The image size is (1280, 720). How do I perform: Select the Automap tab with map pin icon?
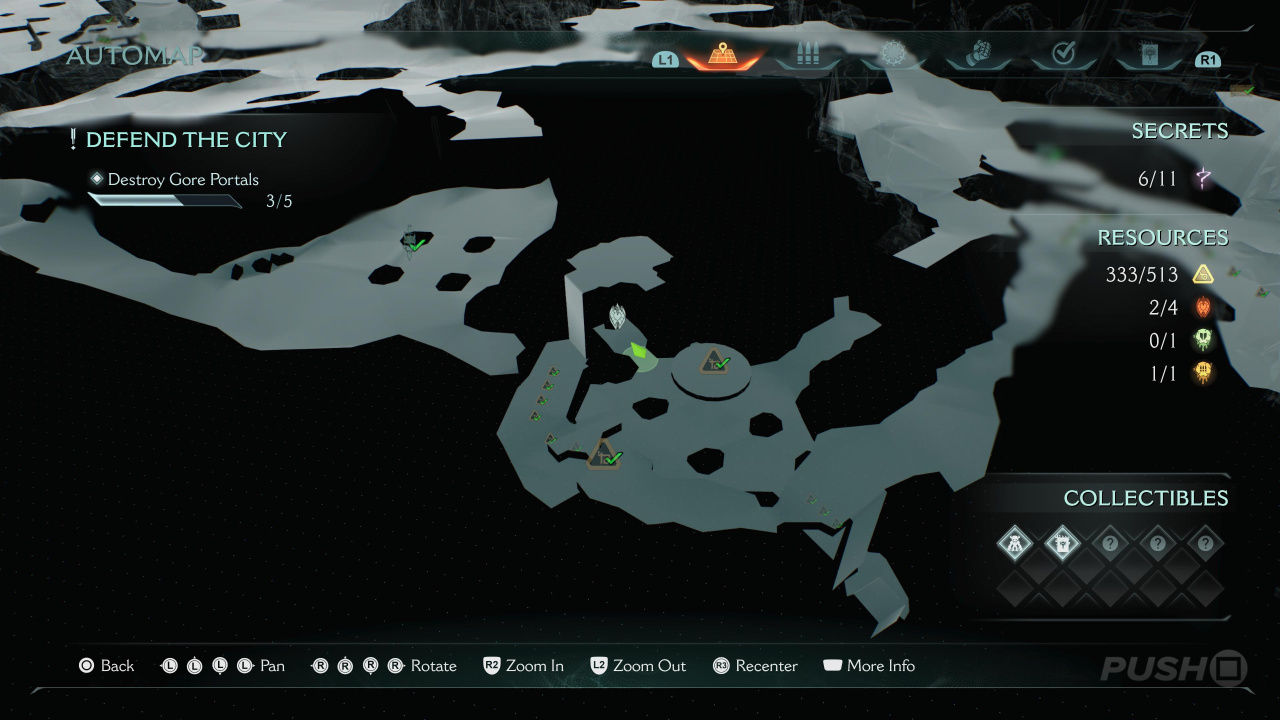[721, 55]
